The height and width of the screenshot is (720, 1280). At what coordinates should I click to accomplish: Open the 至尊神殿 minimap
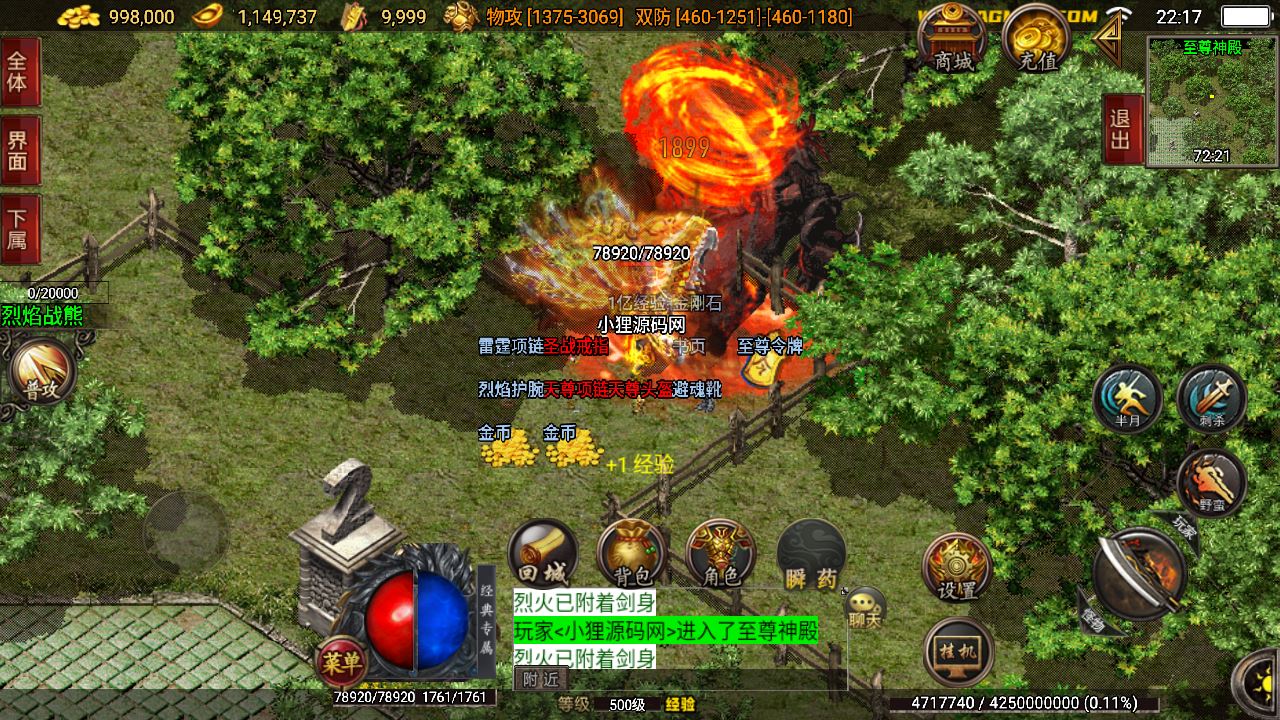tap(1211, 102)
